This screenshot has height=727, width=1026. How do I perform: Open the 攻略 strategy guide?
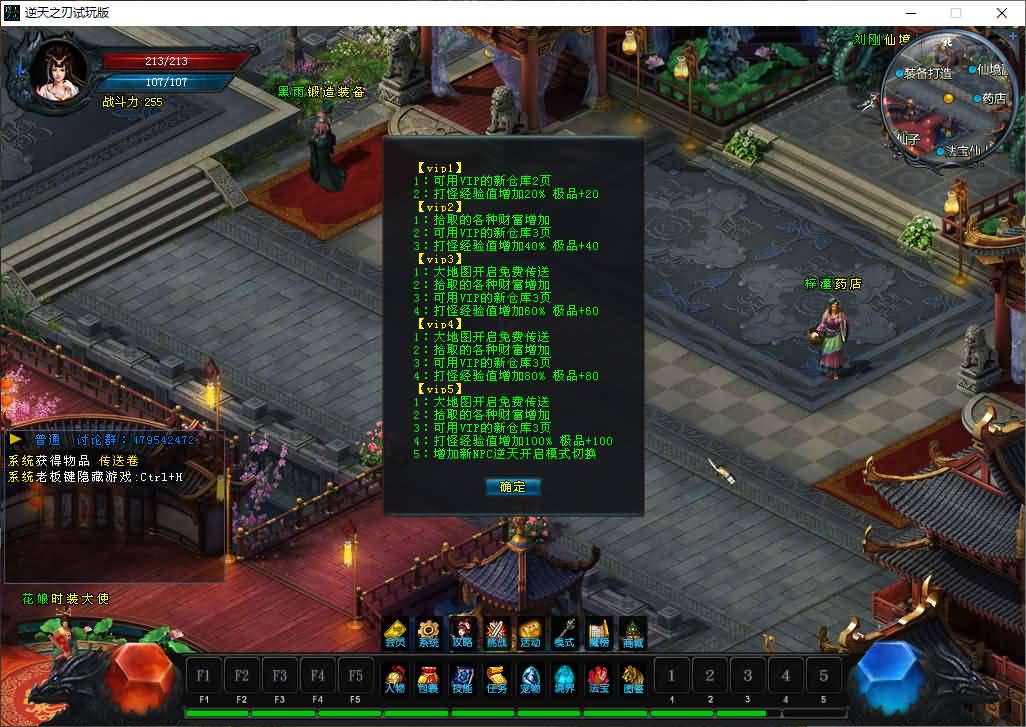tap(462, 634)
